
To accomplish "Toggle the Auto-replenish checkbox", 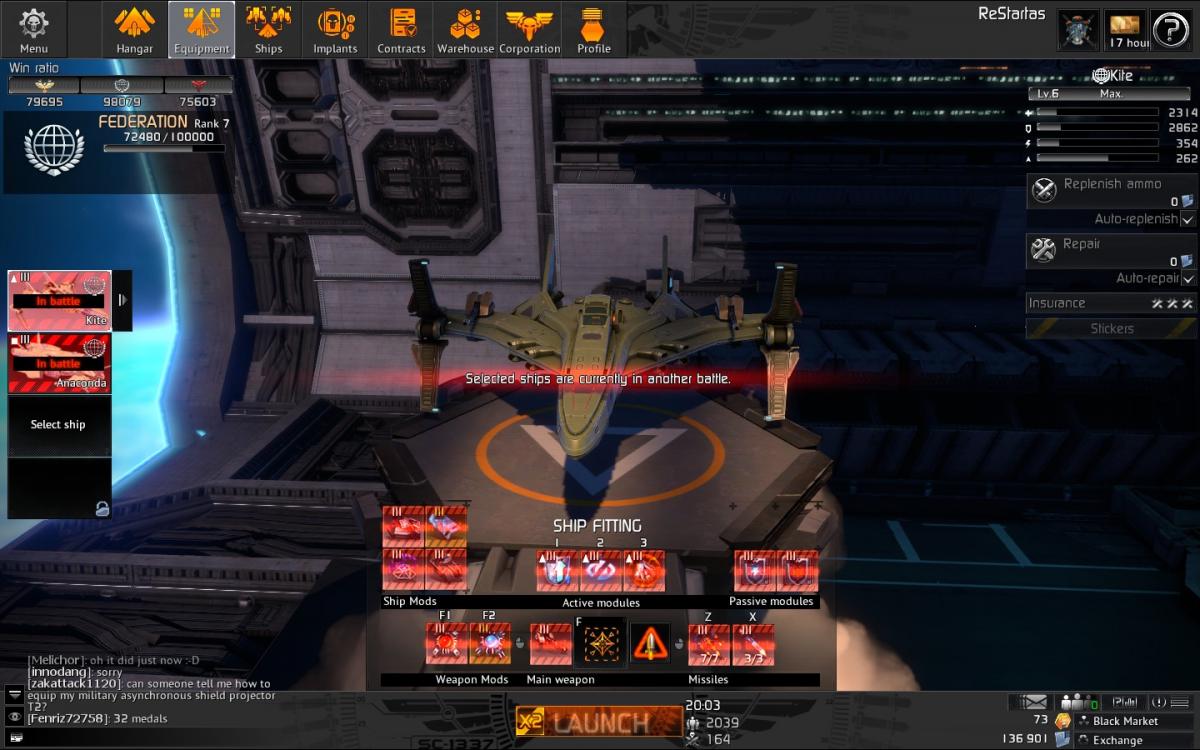I will [x=1188, y=219].
